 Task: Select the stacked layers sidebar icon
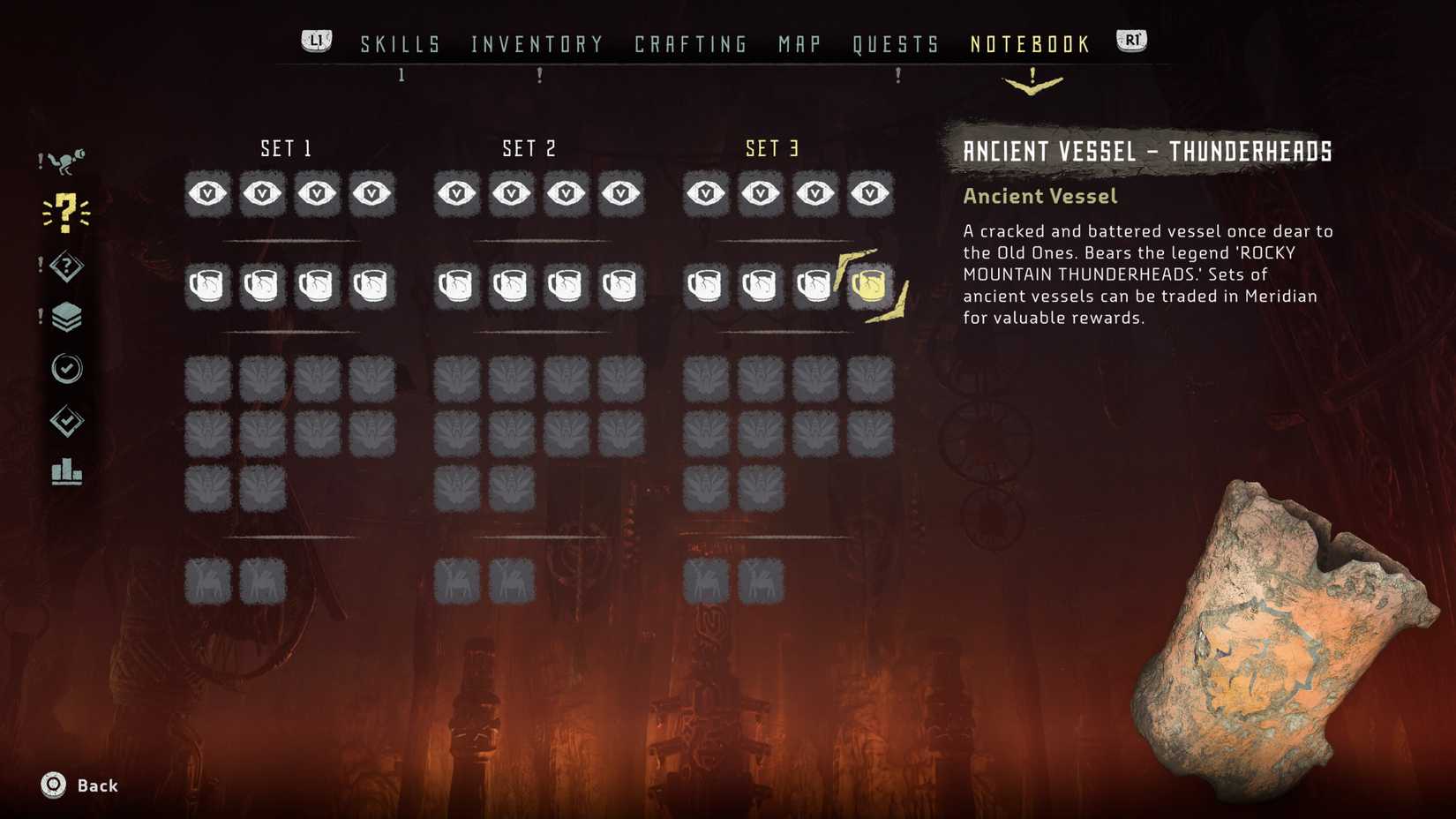click(x=66, y=315)
